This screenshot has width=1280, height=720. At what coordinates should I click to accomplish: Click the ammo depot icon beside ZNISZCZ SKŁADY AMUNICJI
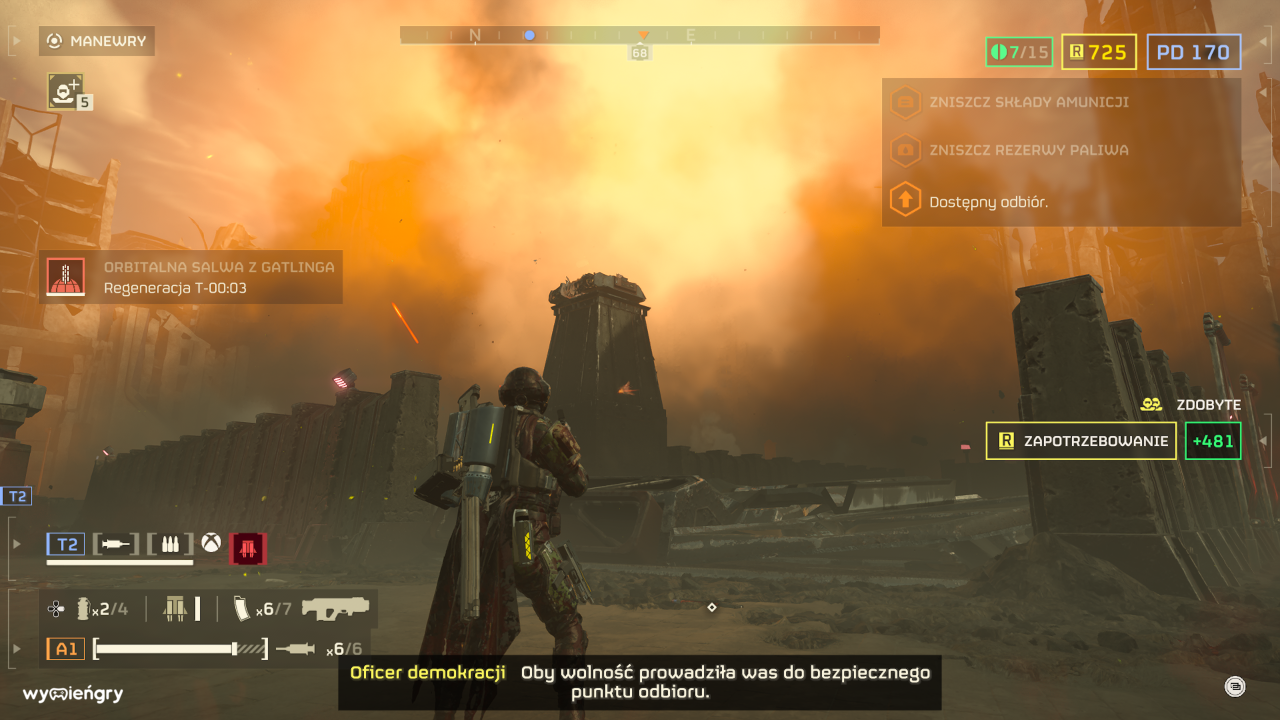[x=905, y=102]
